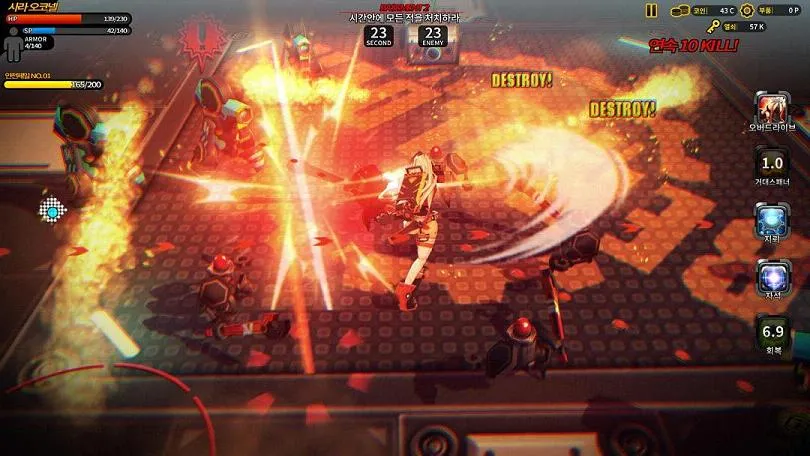Use the 지뢰 mine skill
The image size is (810, 456).
point(772,219)
